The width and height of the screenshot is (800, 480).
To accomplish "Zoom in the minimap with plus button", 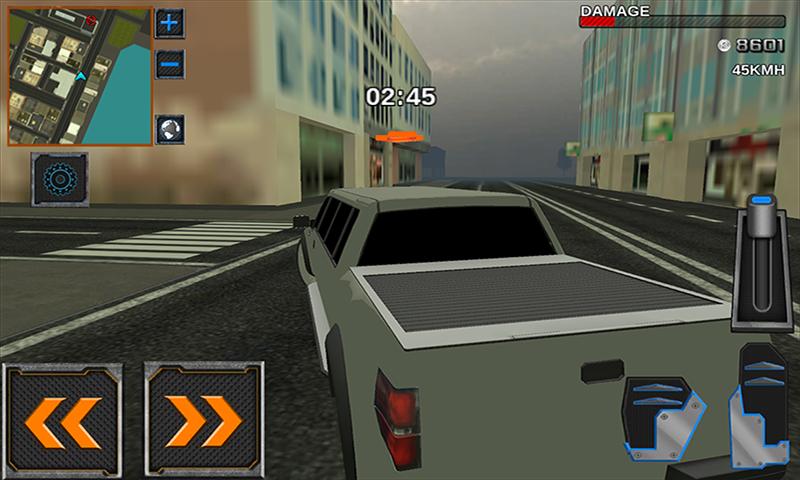I will [x=170, y=22].
